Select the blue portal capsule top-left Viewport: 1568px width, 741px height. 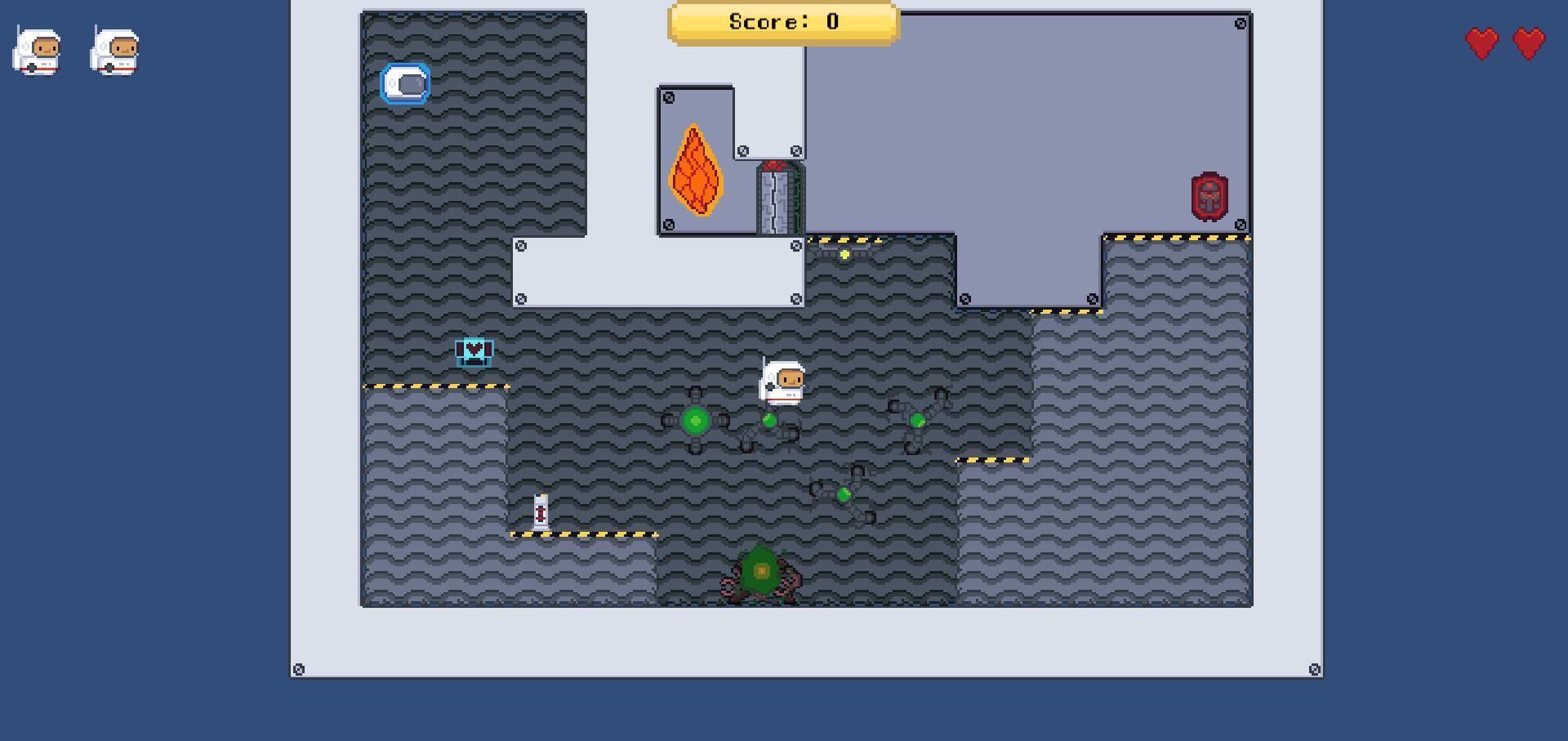[404, 84]
